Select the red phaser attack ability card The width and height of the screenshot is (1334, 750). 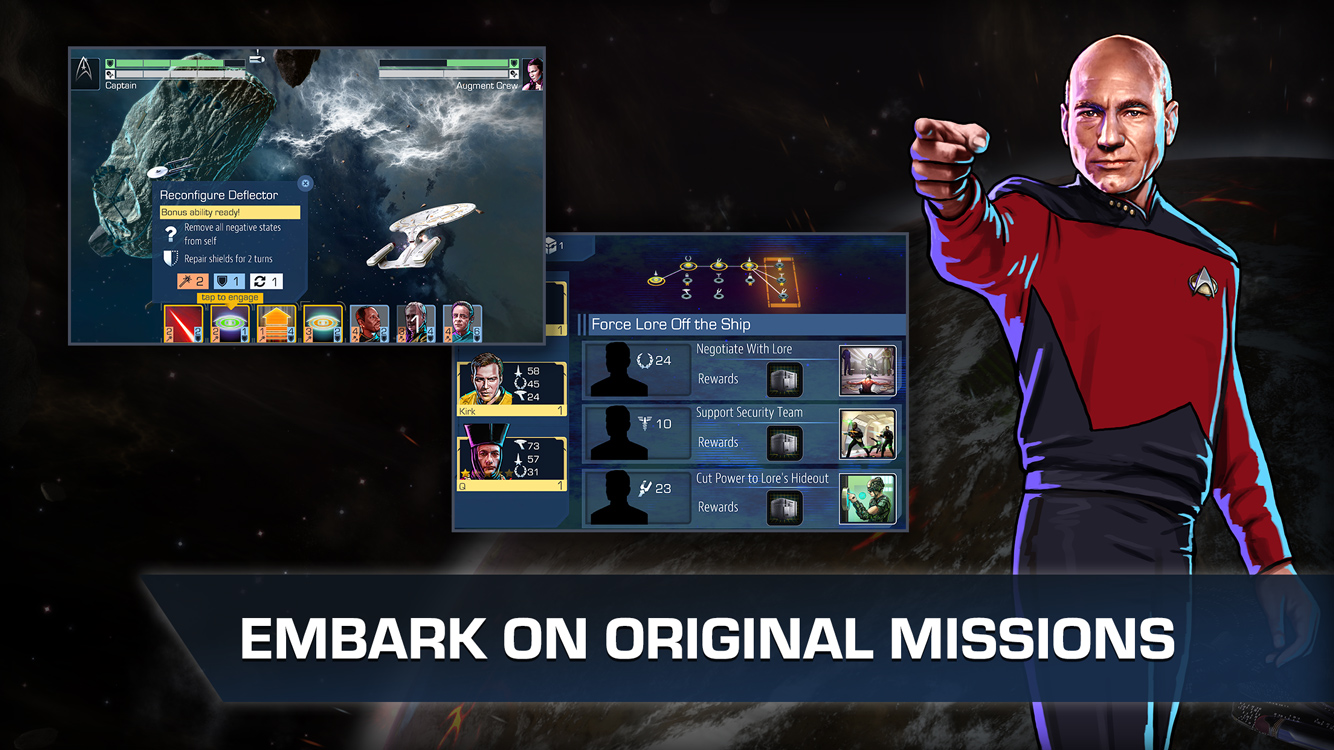[183, 322]
